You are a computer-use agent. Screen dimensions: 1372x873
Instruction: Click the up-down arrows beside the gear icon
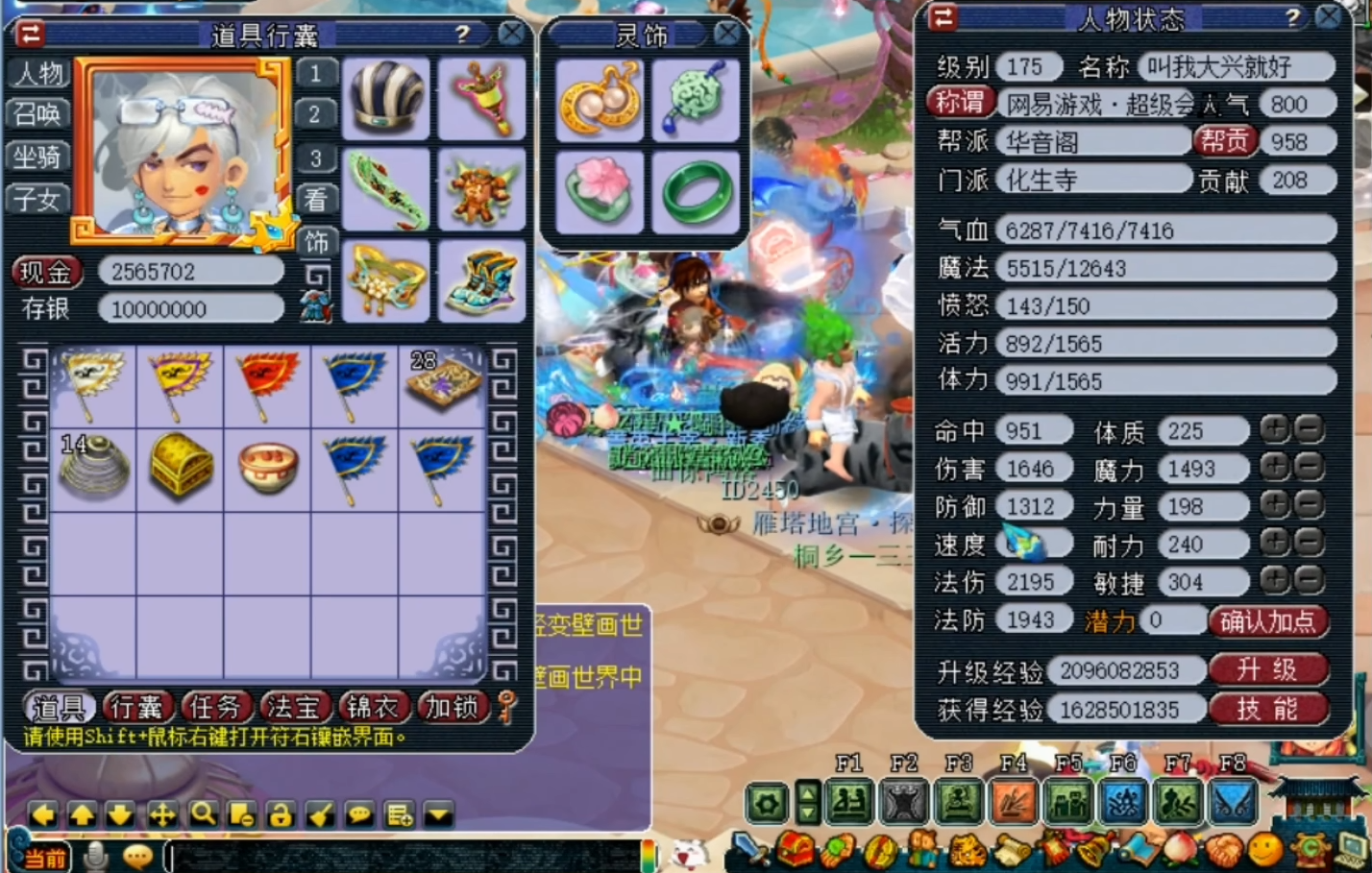point(806,803)
